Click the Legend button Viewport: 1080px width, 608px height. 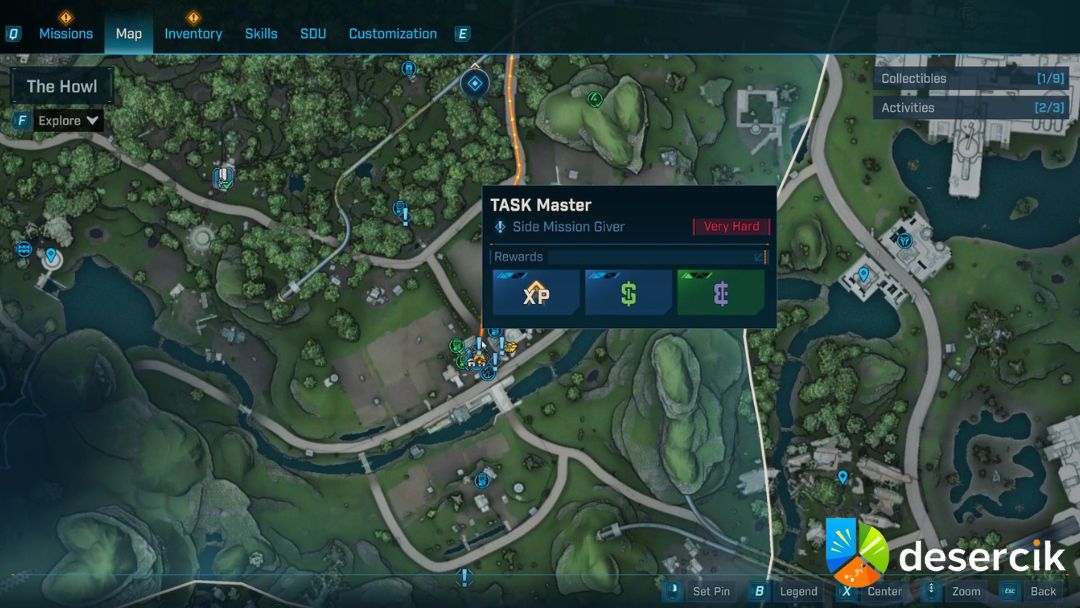point(798,591)
